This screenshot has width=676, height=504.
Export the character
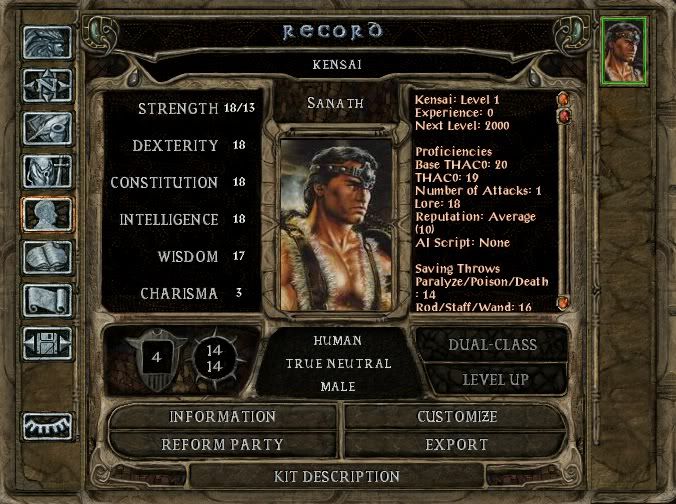click(456, 445)
